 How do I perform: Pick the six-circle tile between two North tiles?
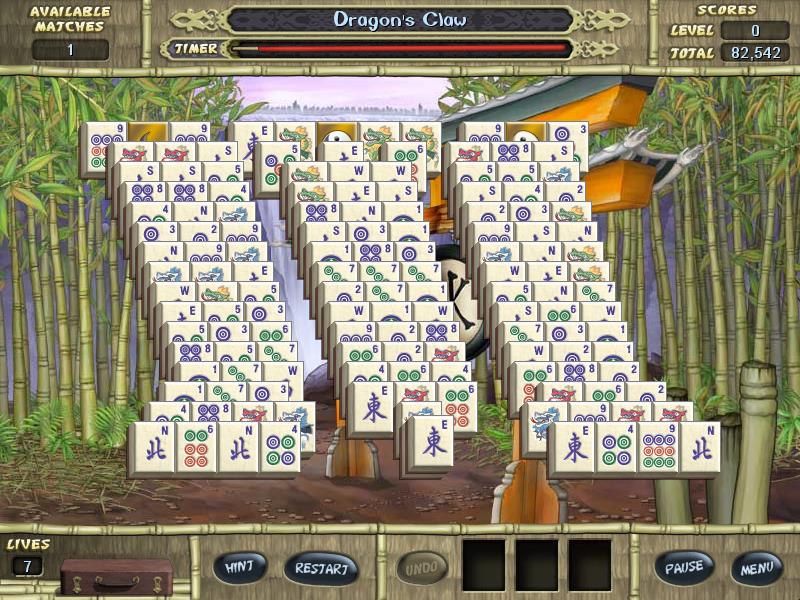point(195,447)
